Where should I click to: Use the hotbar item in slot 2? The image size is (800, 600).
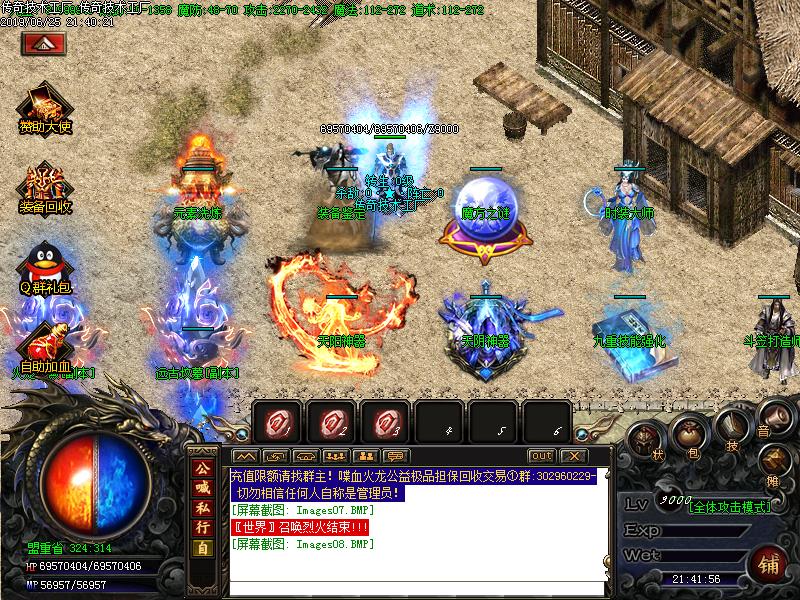tap(331, 421)
